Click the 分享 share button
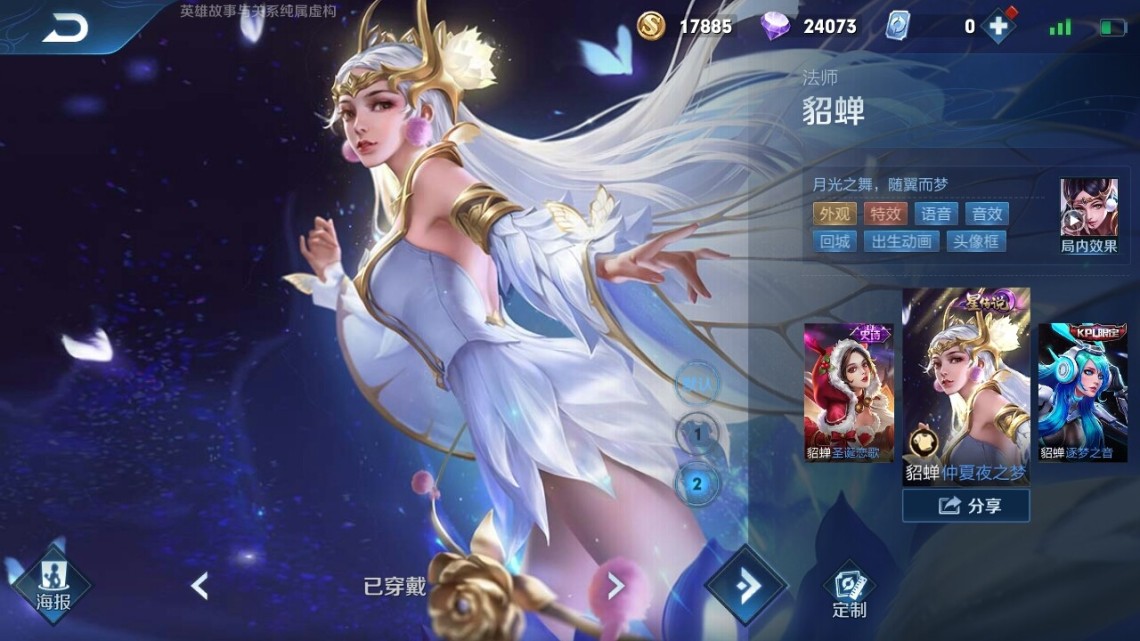 click(x=966, y=506)
